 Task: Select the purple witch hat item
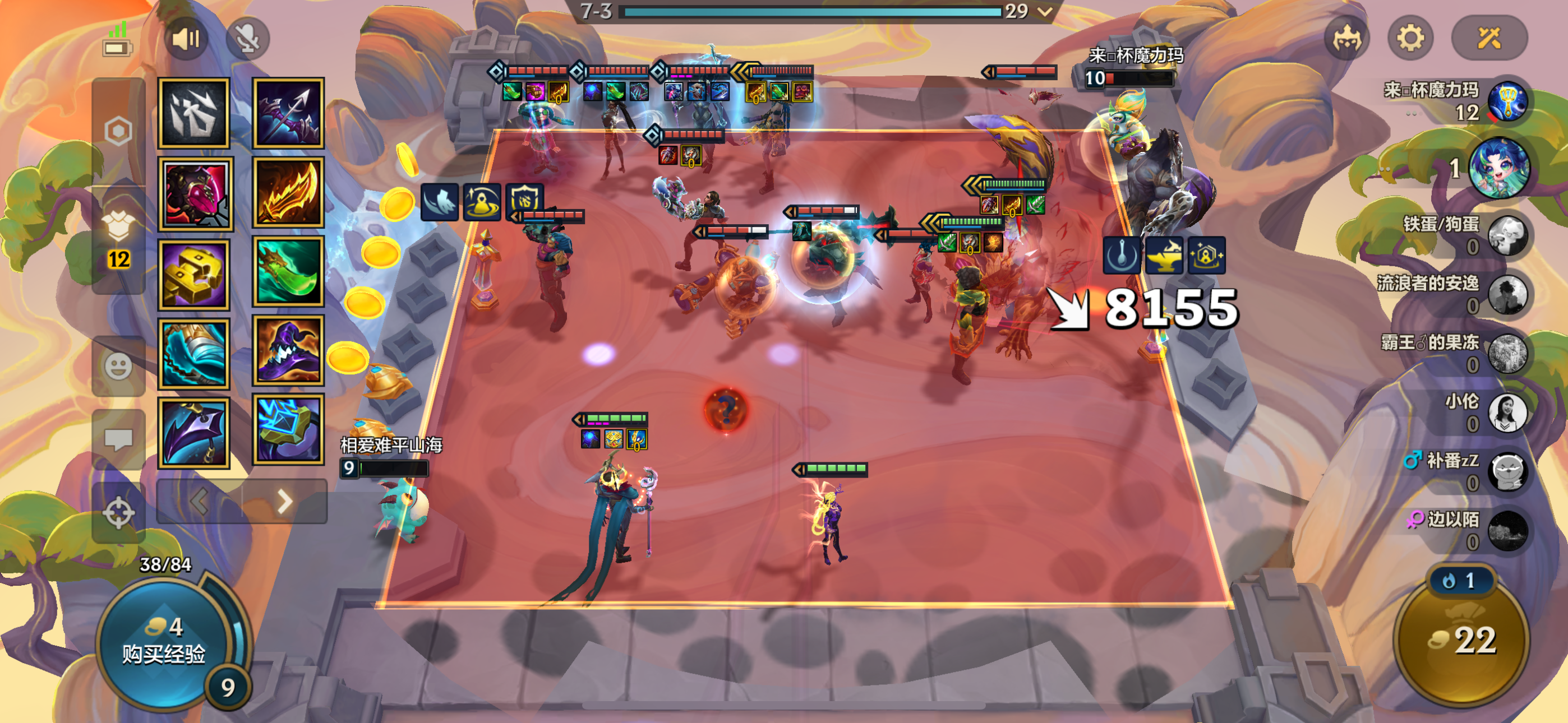tap(288, 350)
